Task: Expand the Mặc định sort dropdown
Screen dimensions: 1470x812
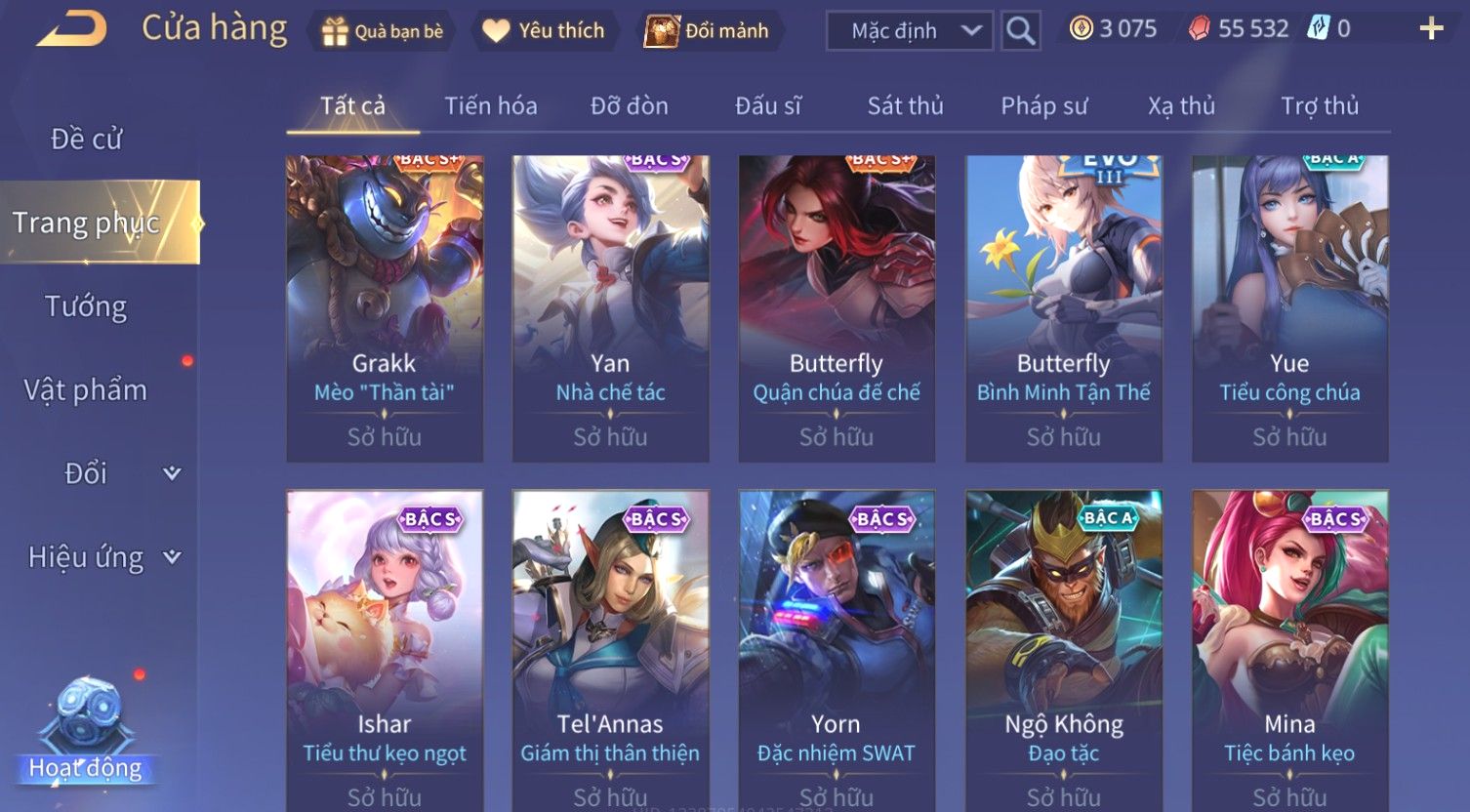Action: pyautogui.click(x=909, y=31)
